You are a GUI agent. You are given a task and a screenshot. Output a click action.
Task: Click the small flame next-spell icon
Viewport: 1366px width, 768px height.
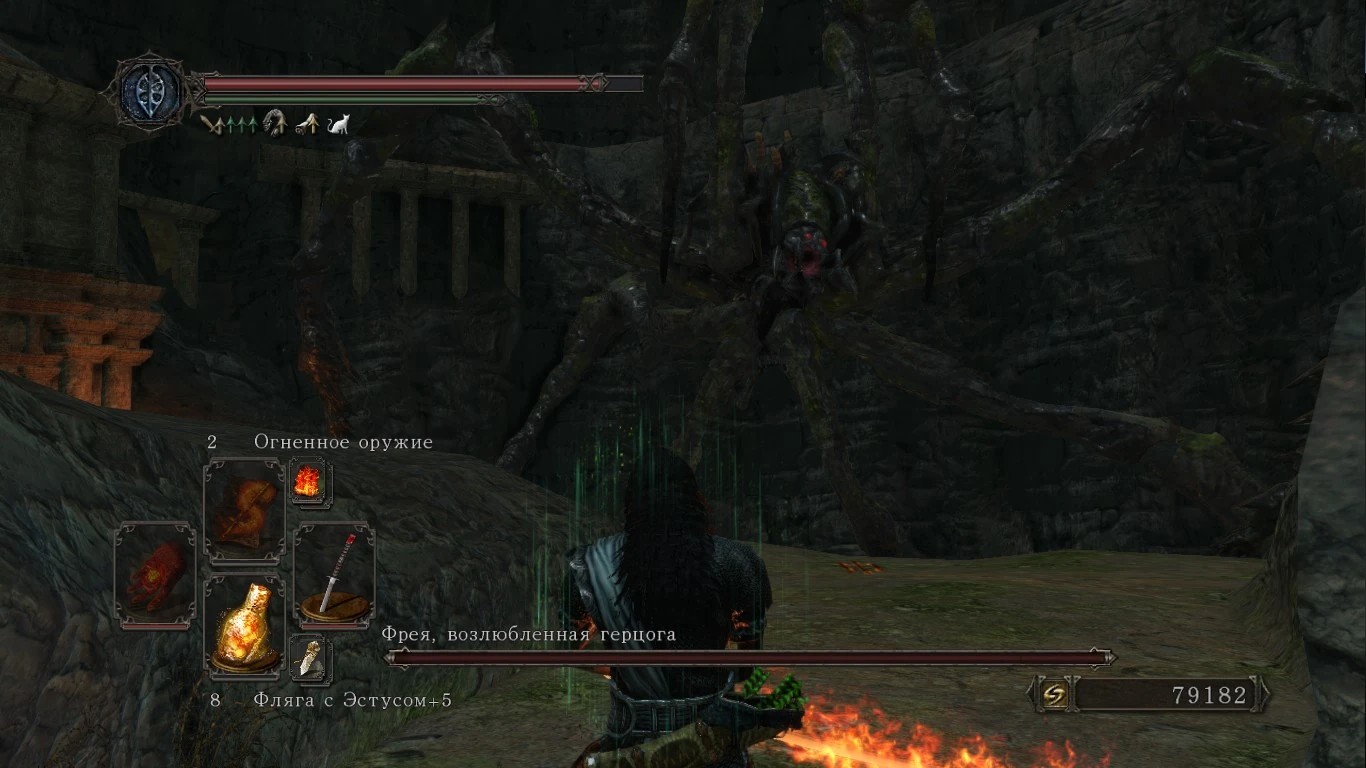[306, 482]
